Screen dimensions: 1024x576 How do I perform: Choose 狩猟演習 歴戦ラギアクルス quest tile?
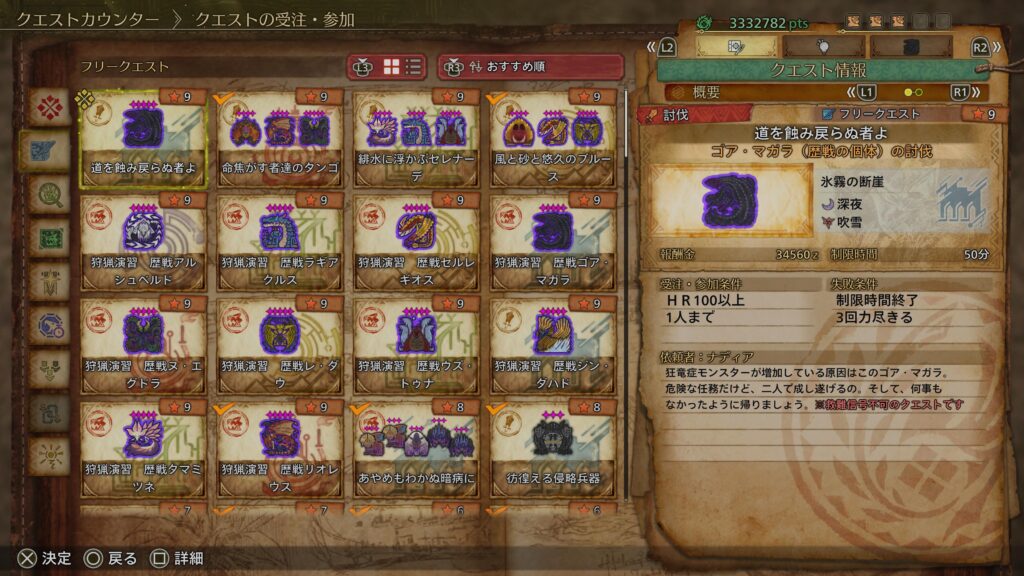tap(280, 242)
